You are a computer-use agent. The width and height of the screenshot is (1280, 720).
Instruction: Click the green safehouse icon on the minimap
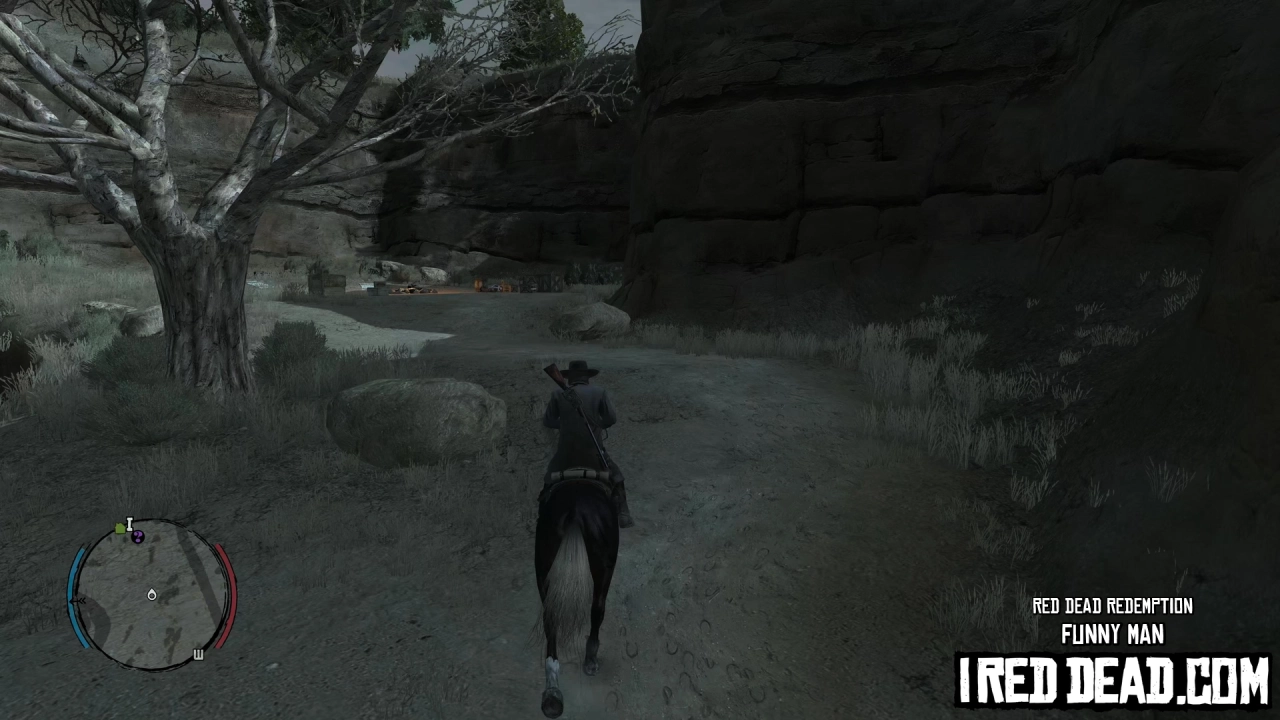tap(119, 526)
